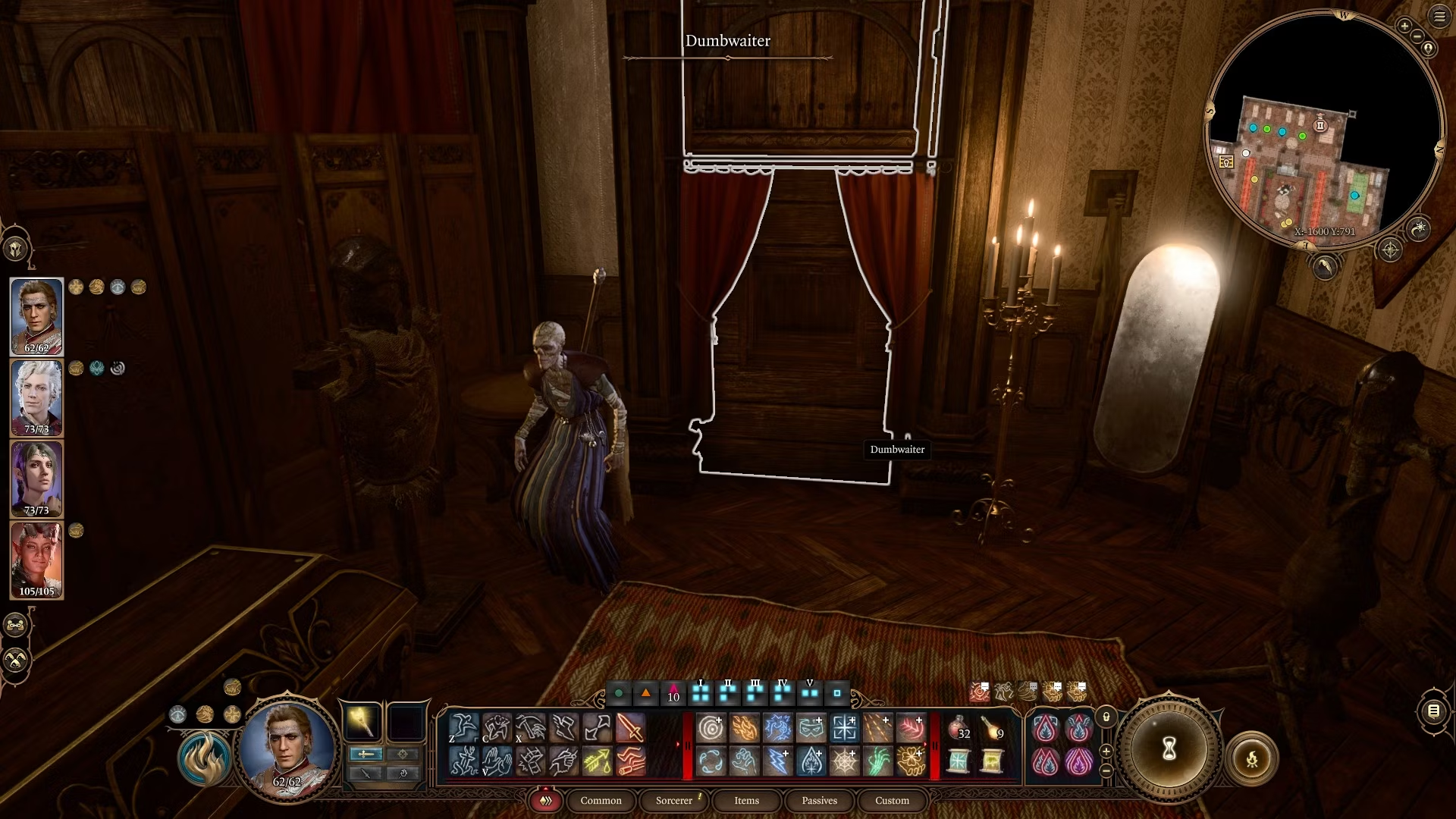The width and height of the screenshot is (1456, 819).
Task: Toggle the hotbar lock button
Action: click(x=1106, y=717)
